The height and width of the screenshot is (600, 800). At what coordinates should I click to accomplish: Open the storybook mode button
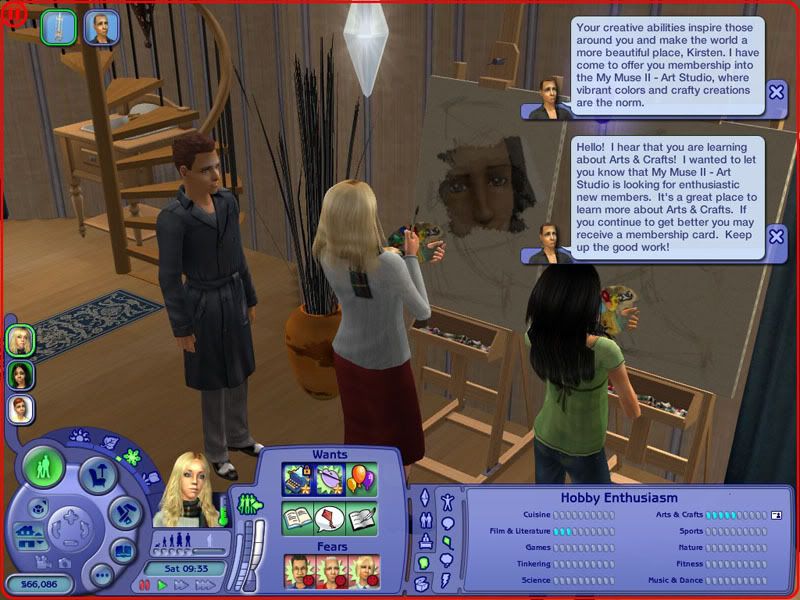[x=122, y=550]
